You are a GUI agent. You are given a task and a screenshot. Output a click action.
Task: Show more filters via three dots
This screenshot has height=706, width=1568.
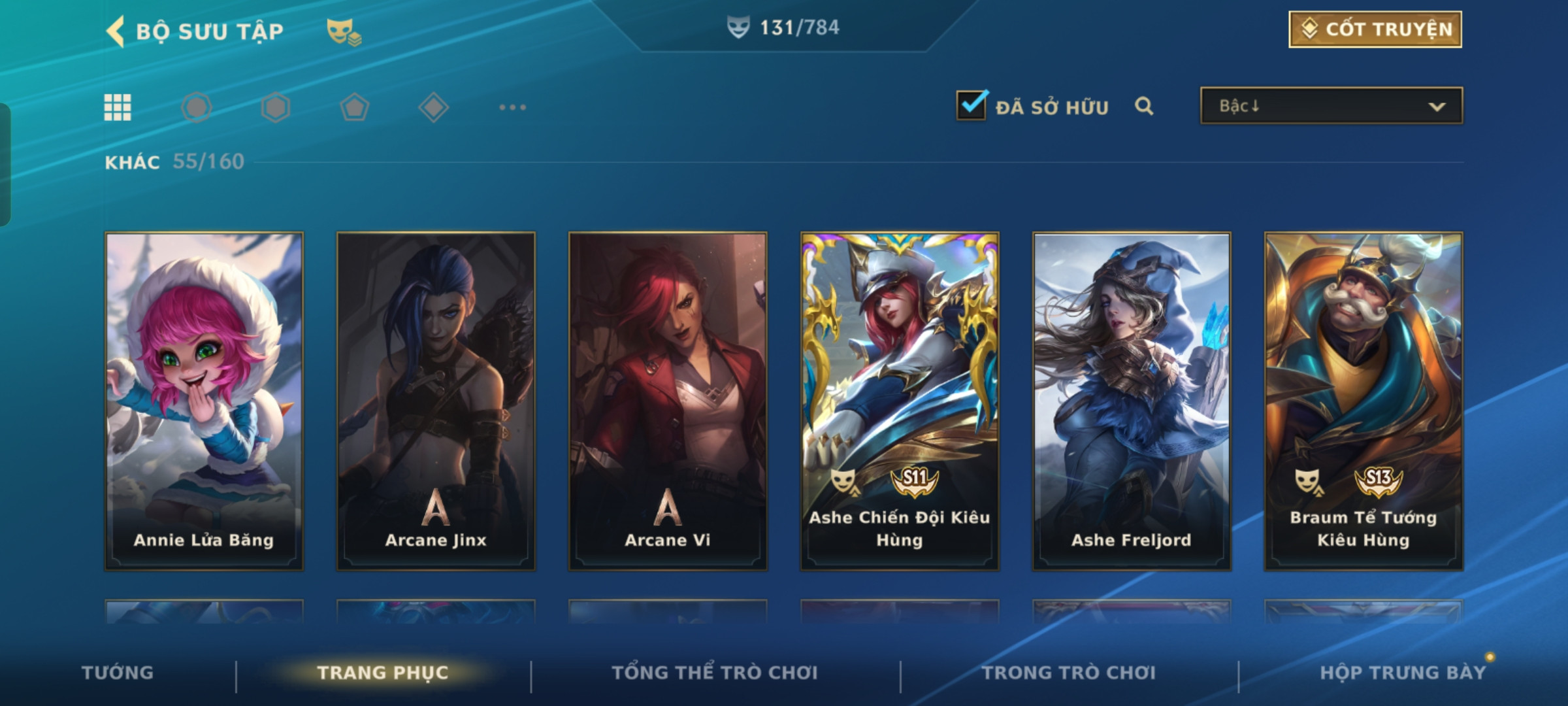point(512,107)
